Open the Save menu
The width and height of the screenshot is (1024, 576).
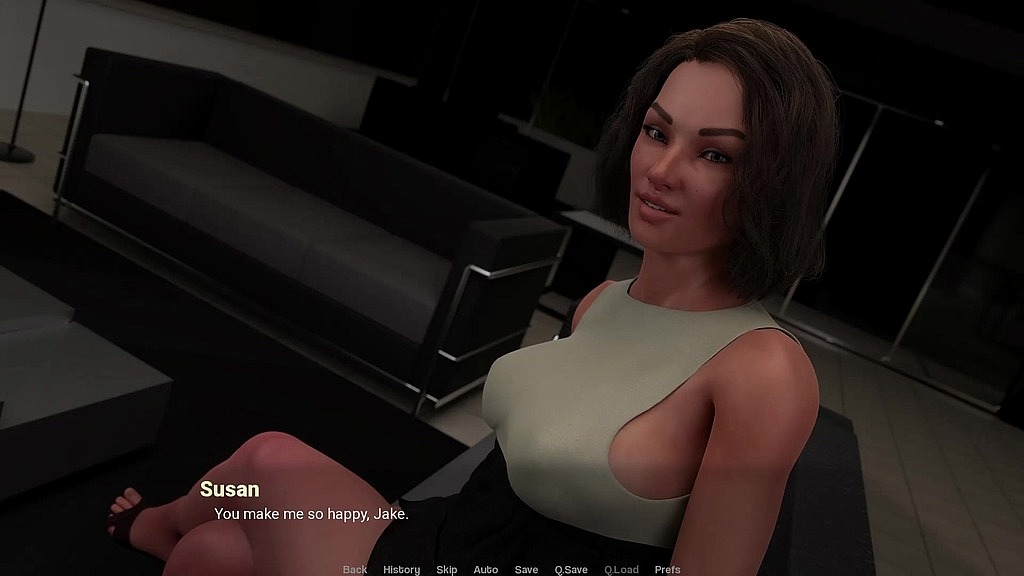pos(526,570)
